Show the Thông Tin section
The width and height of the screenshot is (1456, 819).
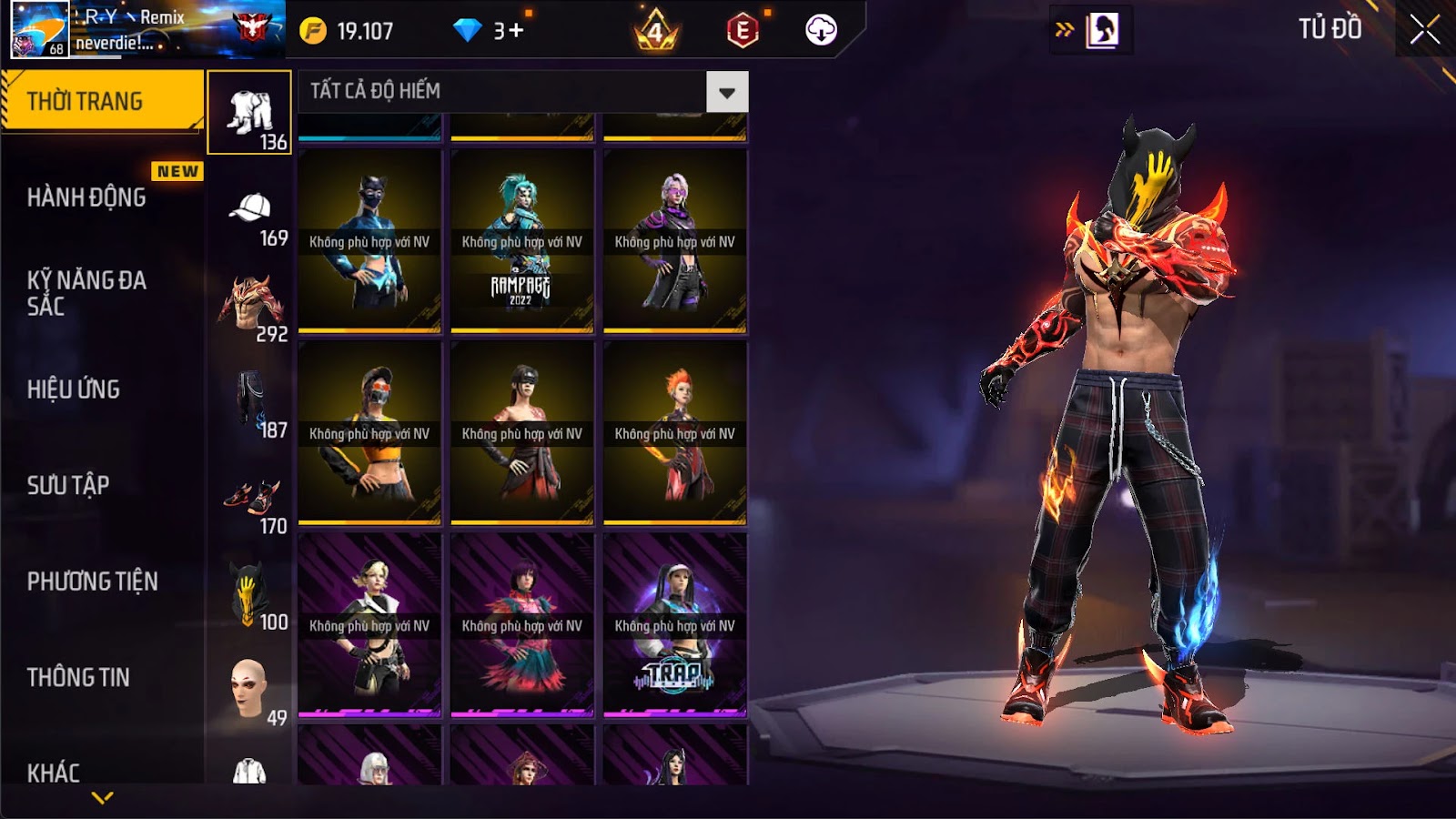click(x=78, y=677)
